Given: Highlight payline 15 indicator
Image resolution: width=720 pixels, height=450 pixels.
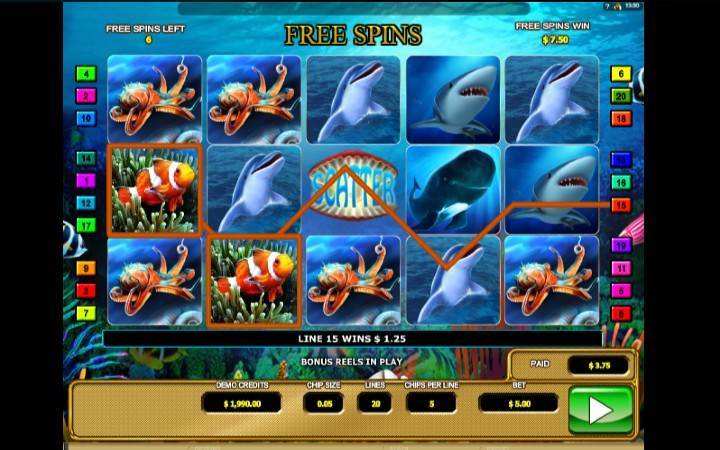Looking at the screenshot, I should [621, 205].
